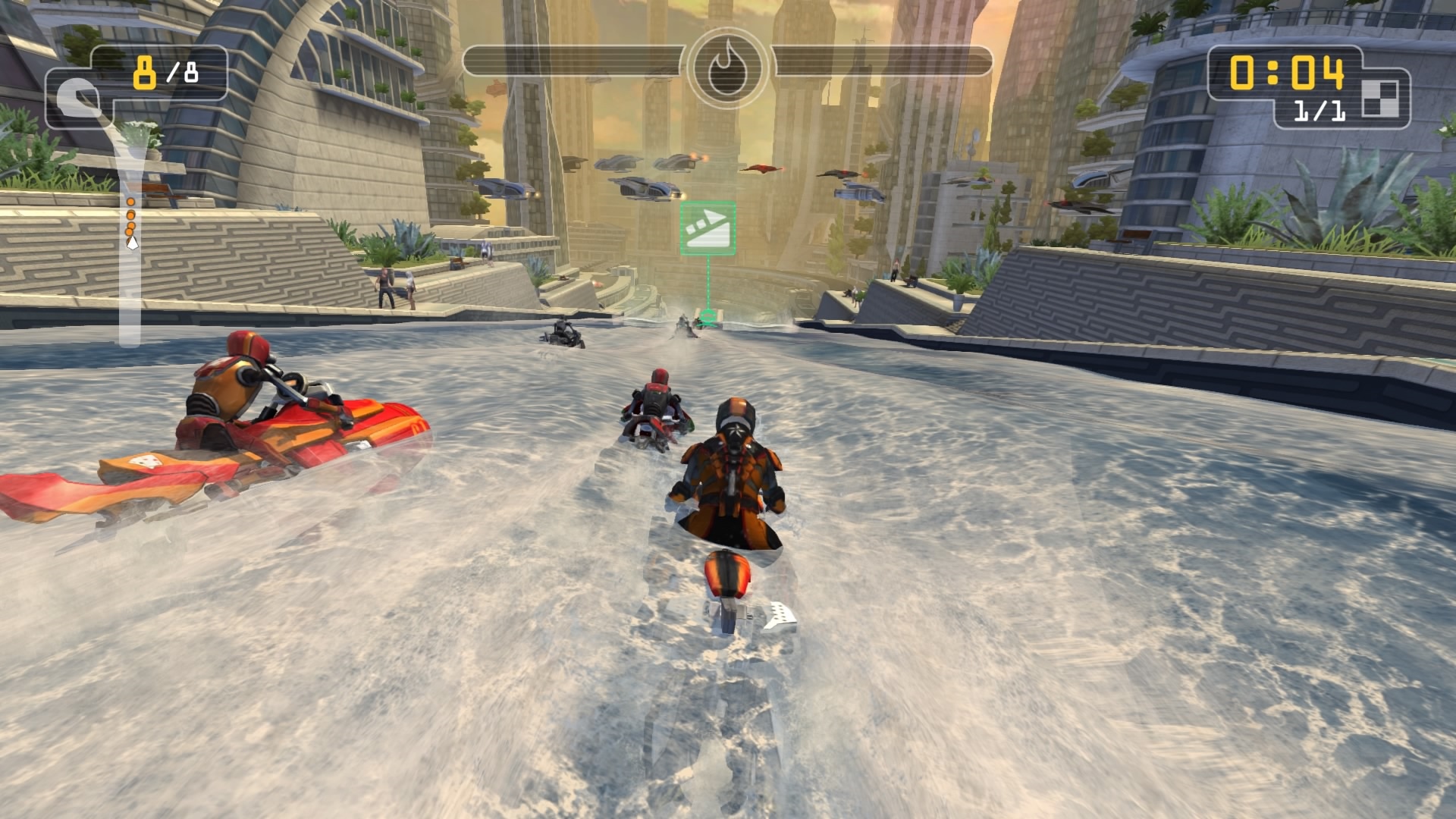The height and width of the screenshot is (819, 1456).
Task: Select the topmost orange dot on minimap track
Action: tap(130, 202)
